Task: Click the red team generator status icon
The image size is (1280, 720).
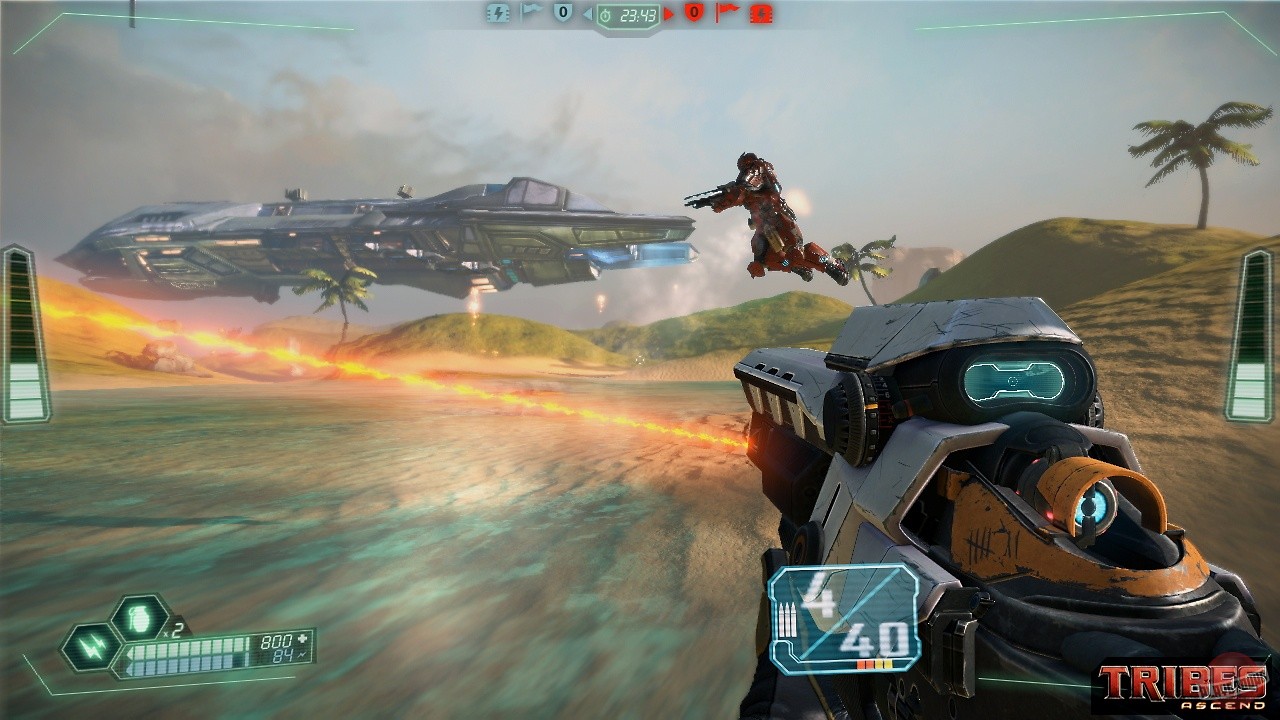Action: coord(761,13)
